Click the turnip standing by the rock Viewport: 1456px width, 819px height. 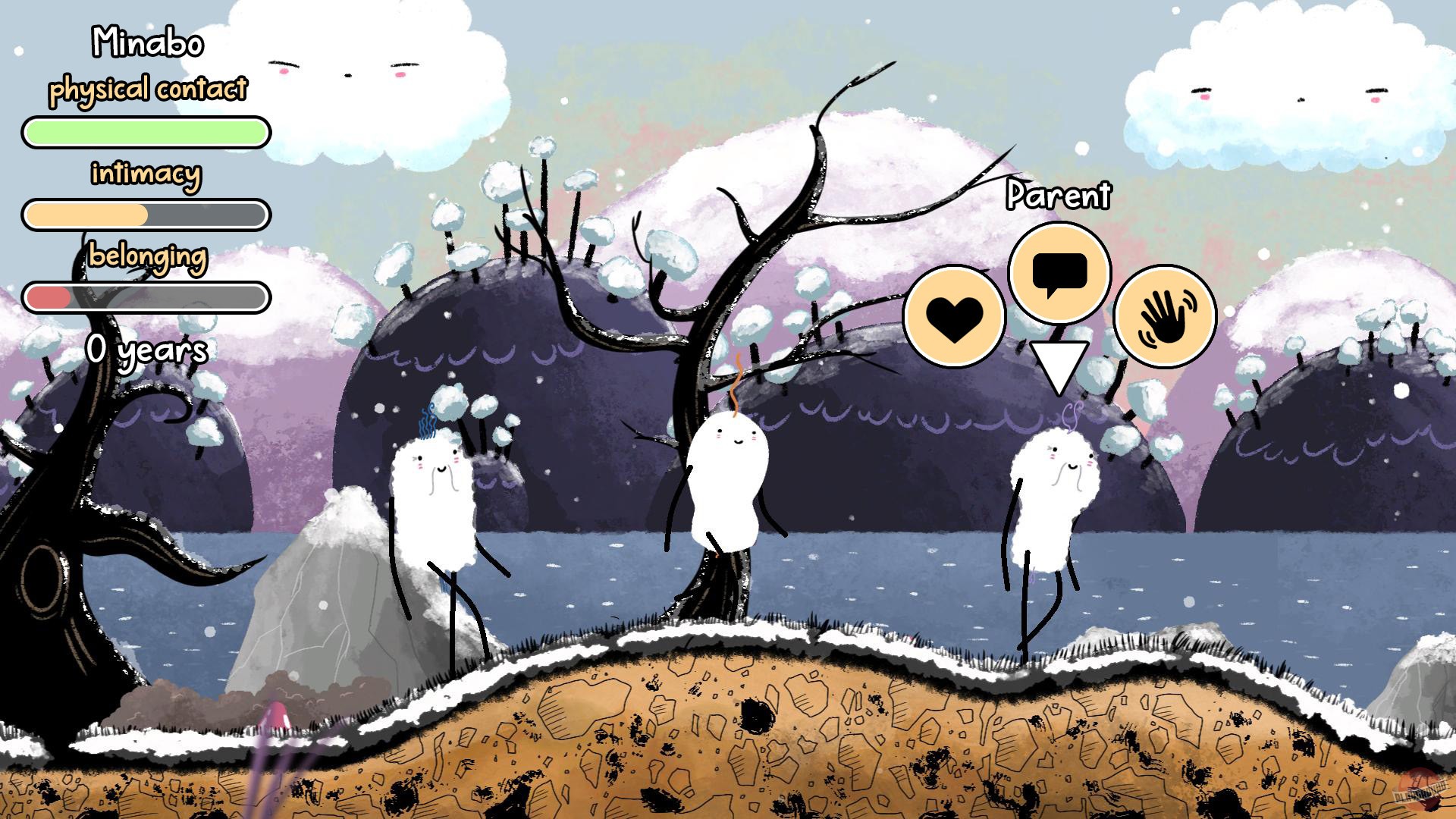point(432,500)
